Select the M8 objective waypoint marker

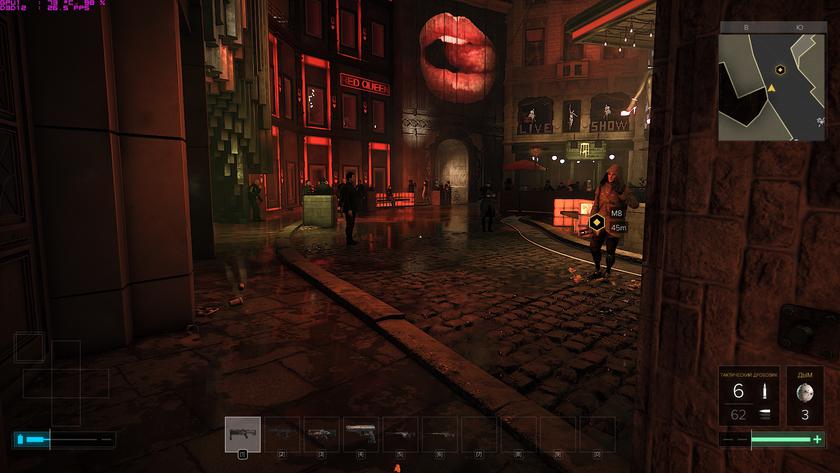tap(597, 223)
